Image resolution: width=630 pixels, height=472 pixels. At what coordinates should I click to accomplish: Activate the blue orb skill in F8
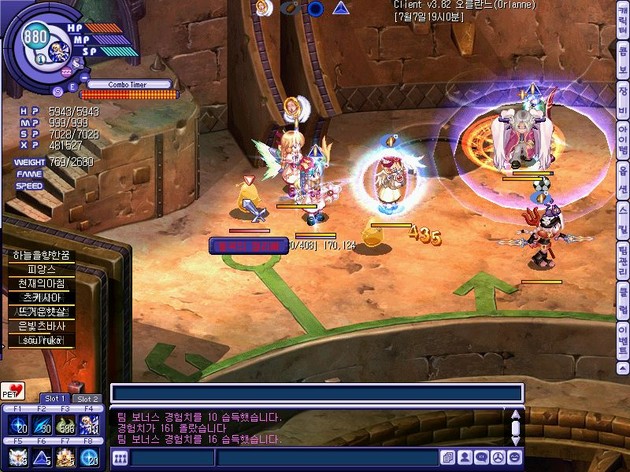[x=90, y=457]
